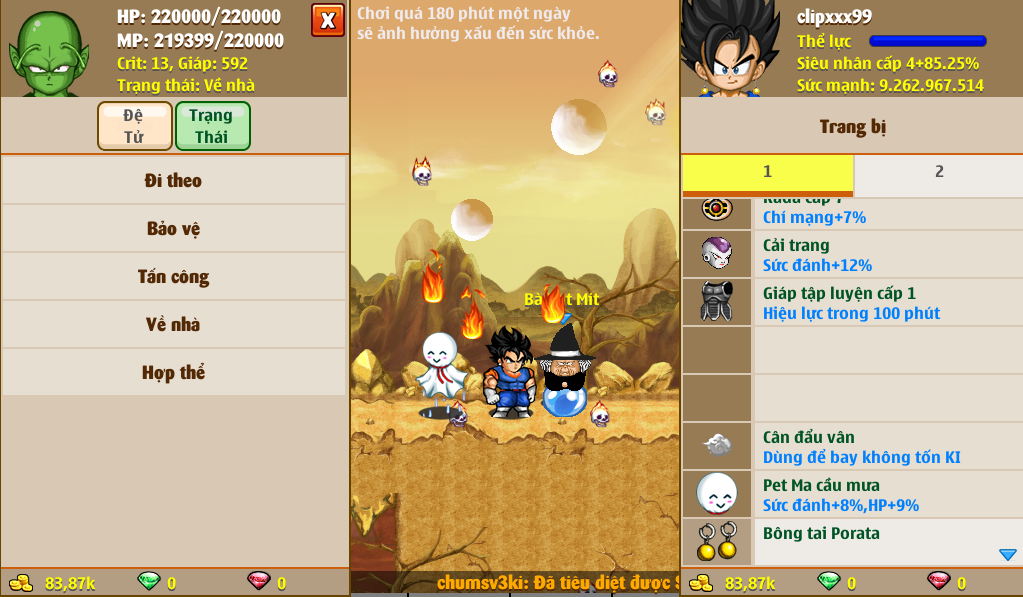This screenshot has width=1023, height=597.
Task: Switch to the Đệ Tử tab
Action: [x=134, y=126]
